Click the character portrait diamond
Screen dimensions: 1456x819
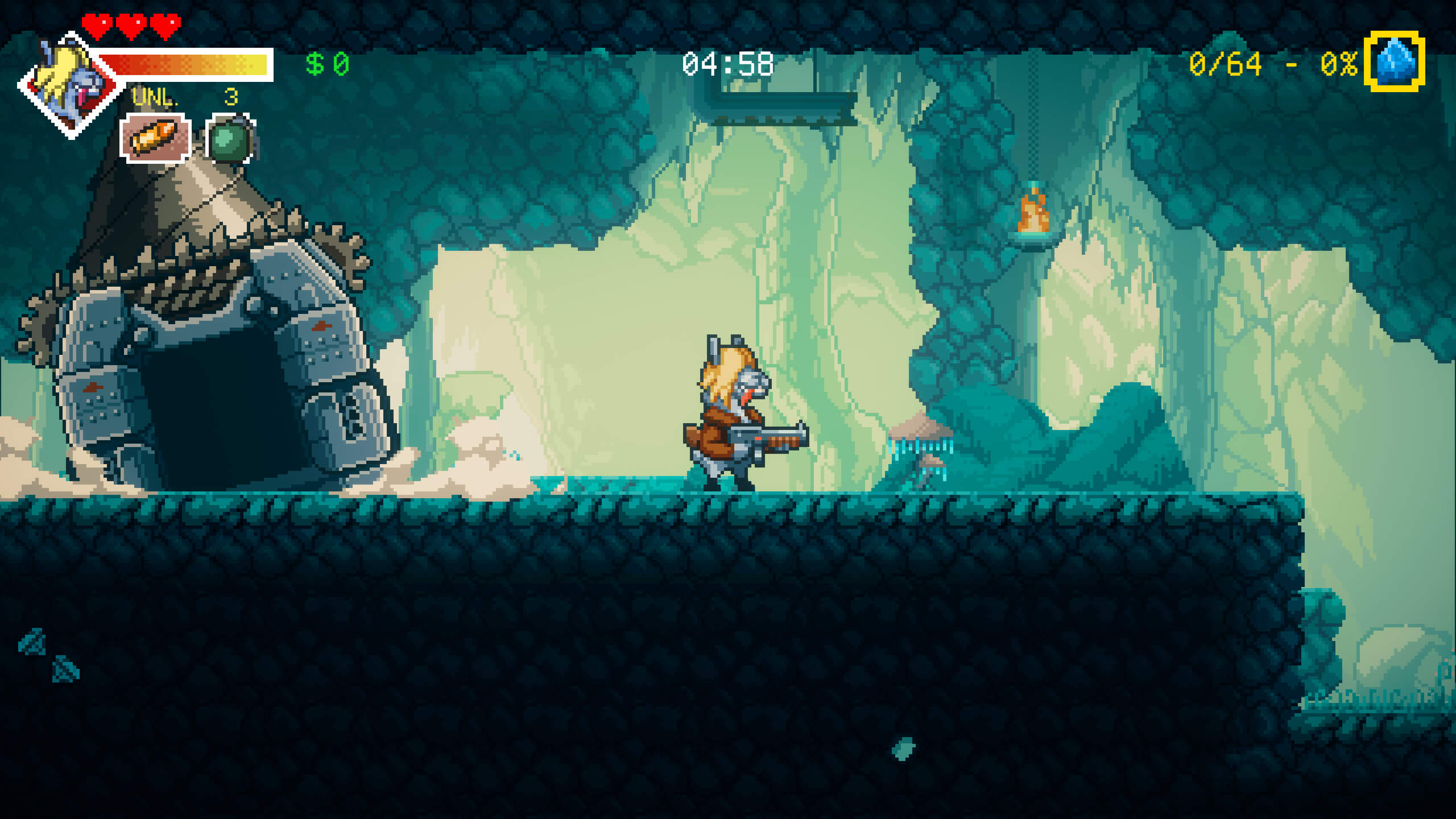coord(71,85)
